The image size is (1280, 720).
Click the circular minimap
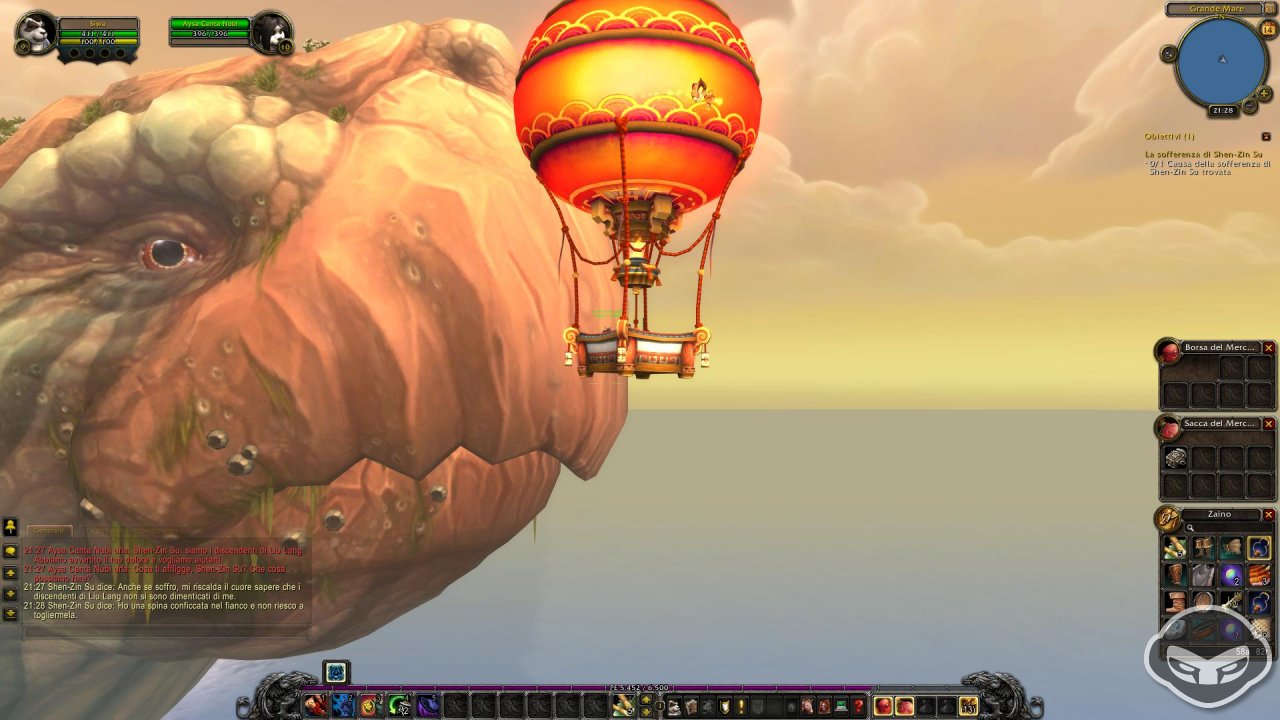tap(1221, 60)
